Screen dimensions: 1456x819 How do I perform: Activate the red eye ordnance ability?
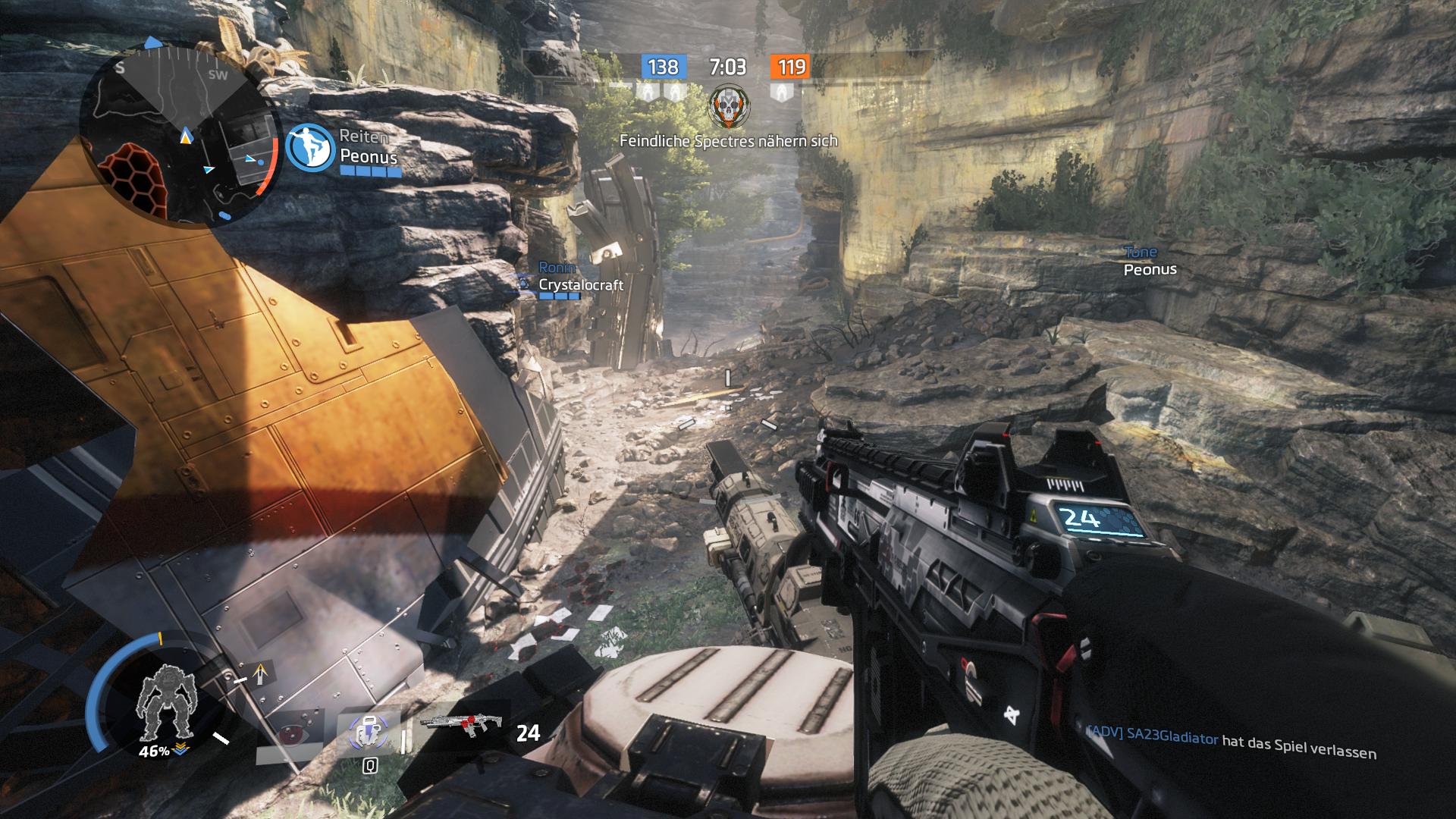click(x=288, y=733)
